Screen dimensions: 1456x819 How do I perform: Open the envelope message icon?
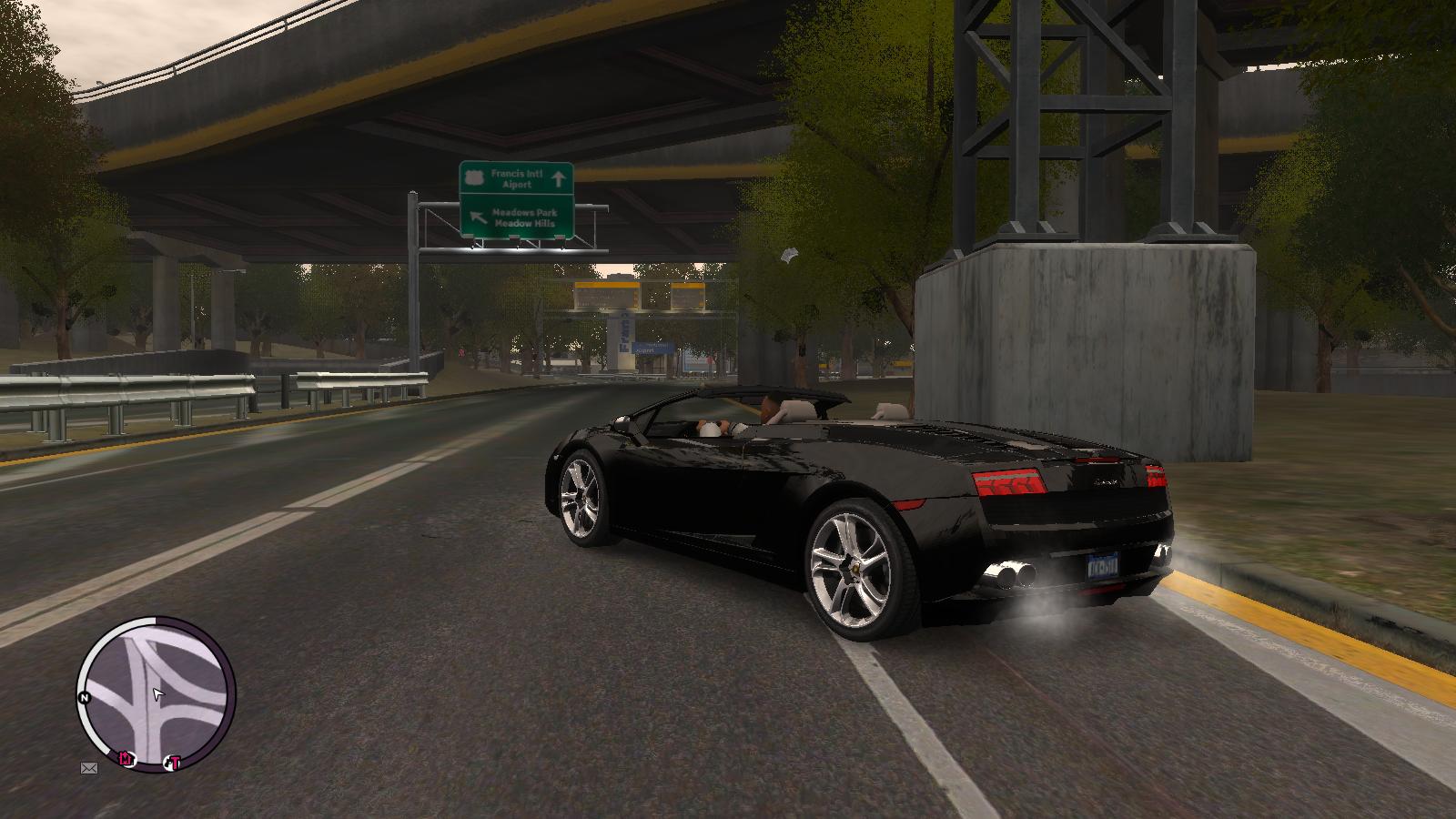click(89, 768)
